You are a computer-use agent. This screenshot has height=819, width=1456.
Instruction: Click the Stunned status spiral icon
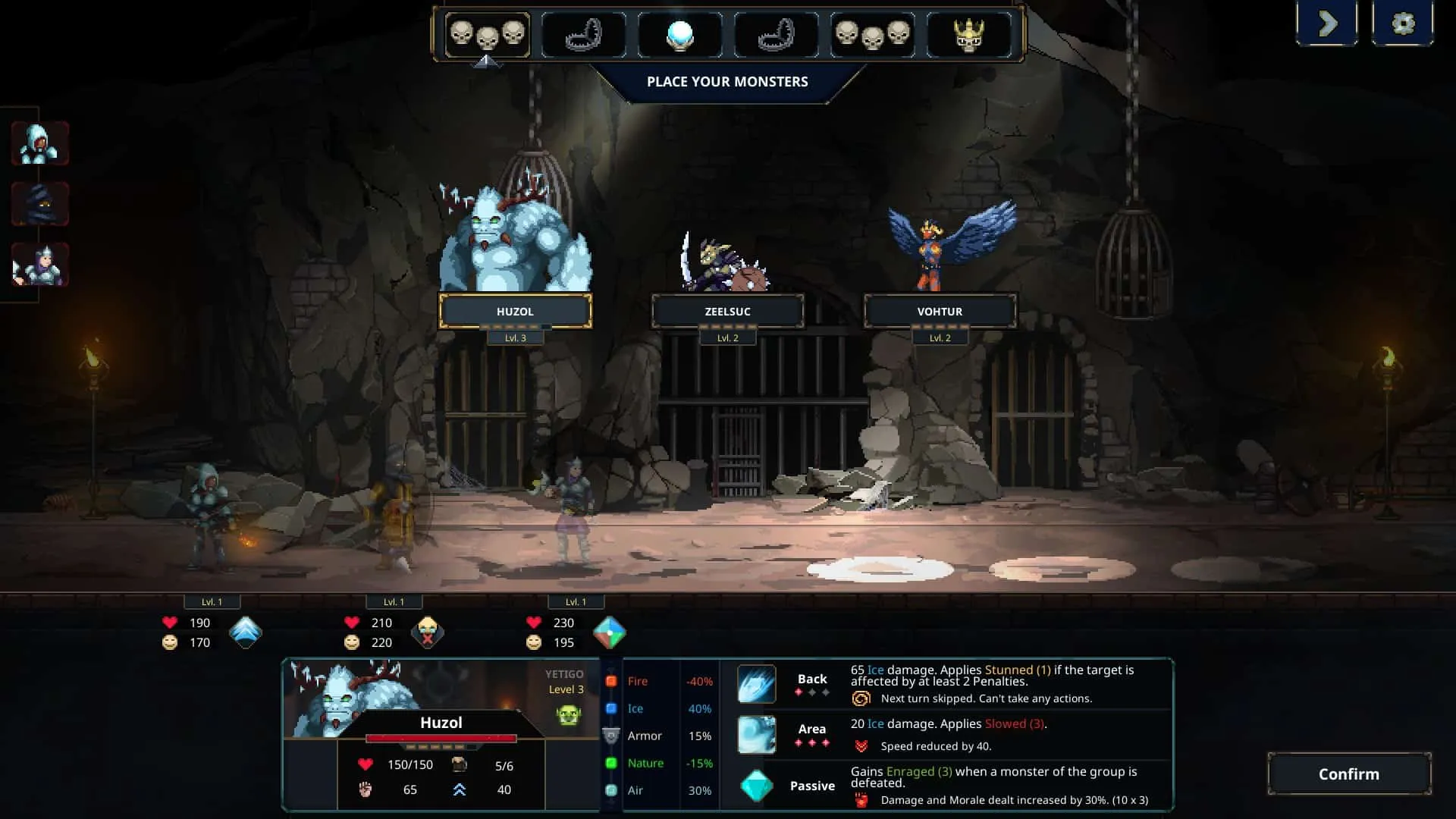[x=862, y=698]
